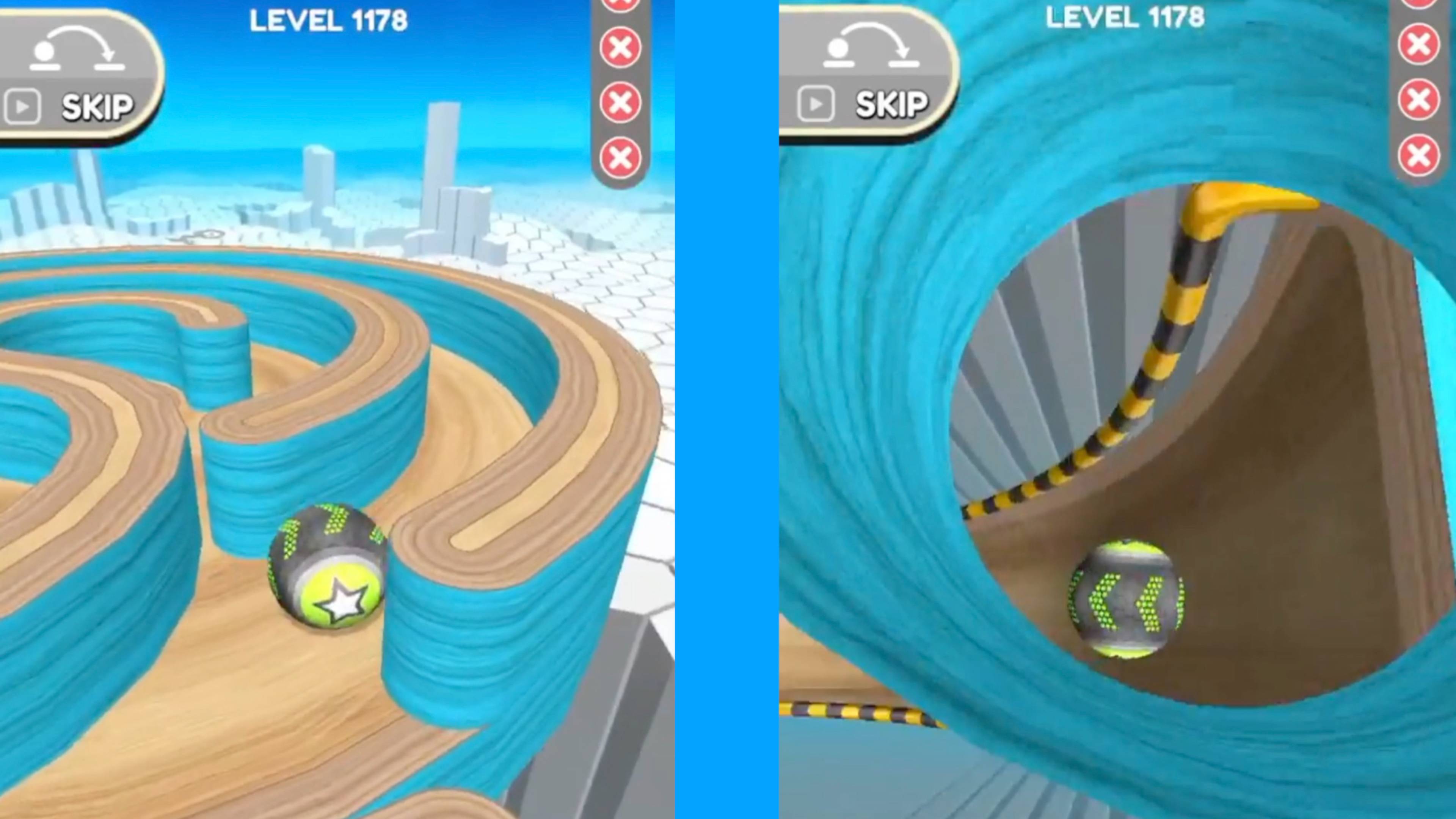This screenshot has width=1456, height=819.
Task: Click the bottom red X icon on the left screen
Action: [x=620, y=157]
